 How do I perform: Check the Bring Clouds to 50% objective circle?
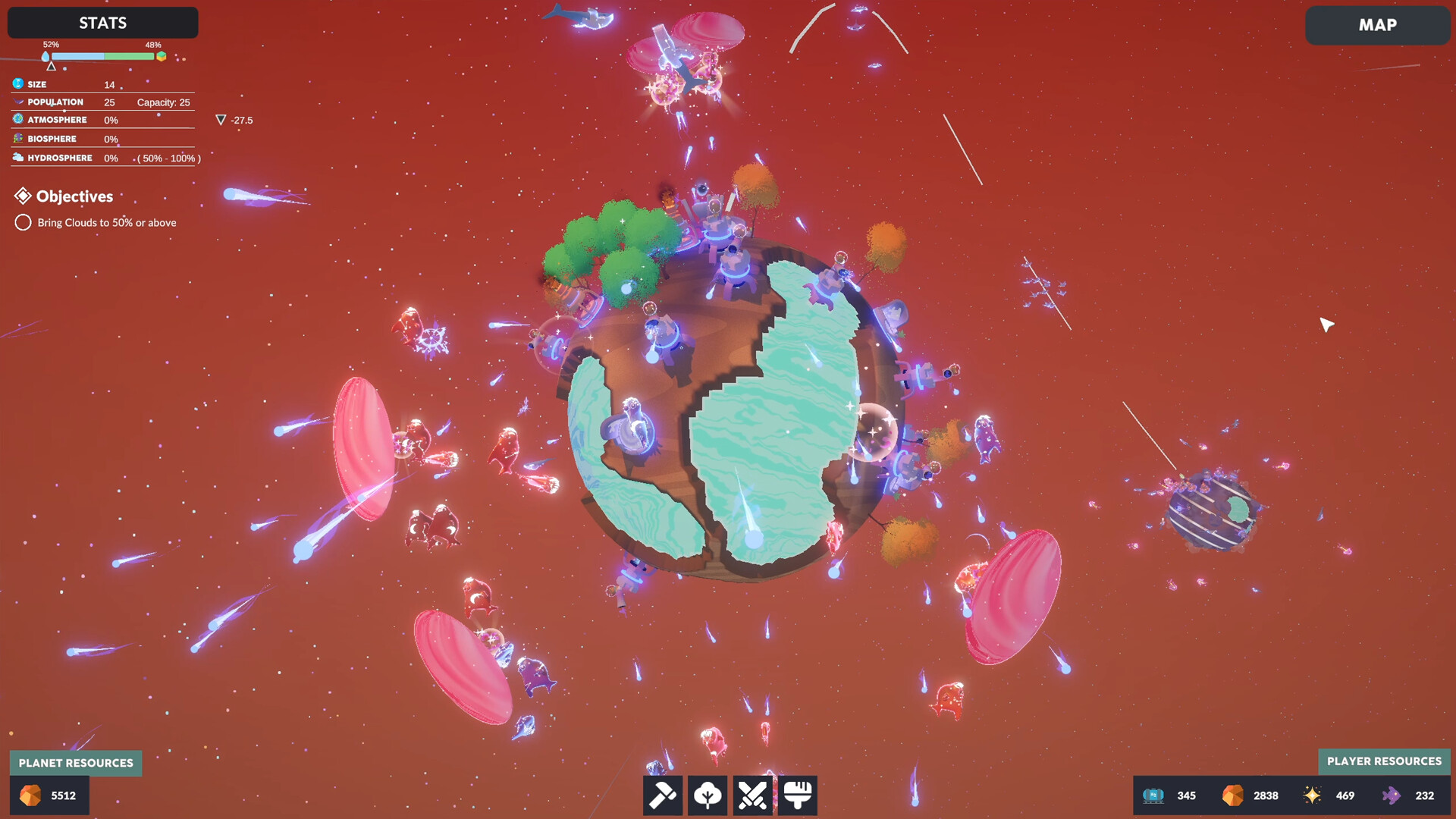23,222
